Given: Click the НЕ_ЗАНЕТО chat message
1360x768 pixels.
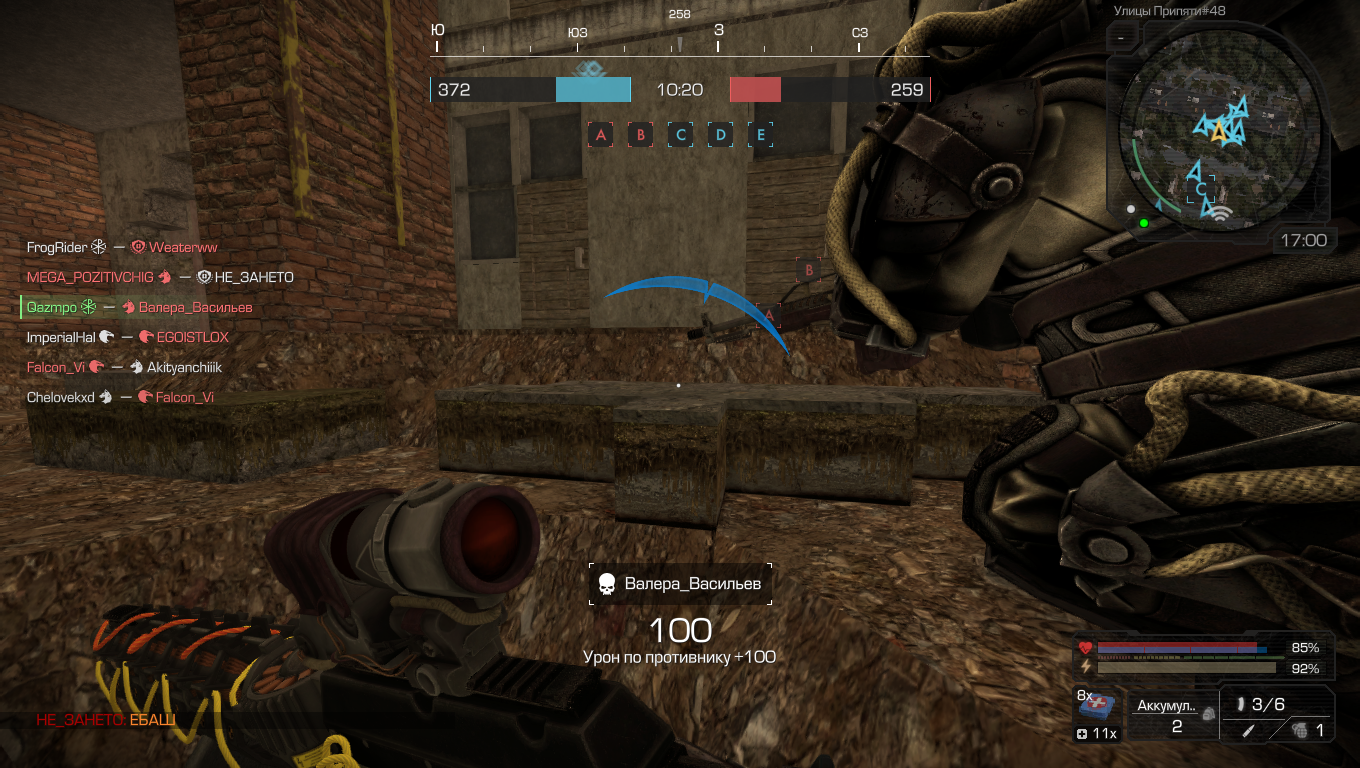Looking at the screenshot, I should point(106,720).
